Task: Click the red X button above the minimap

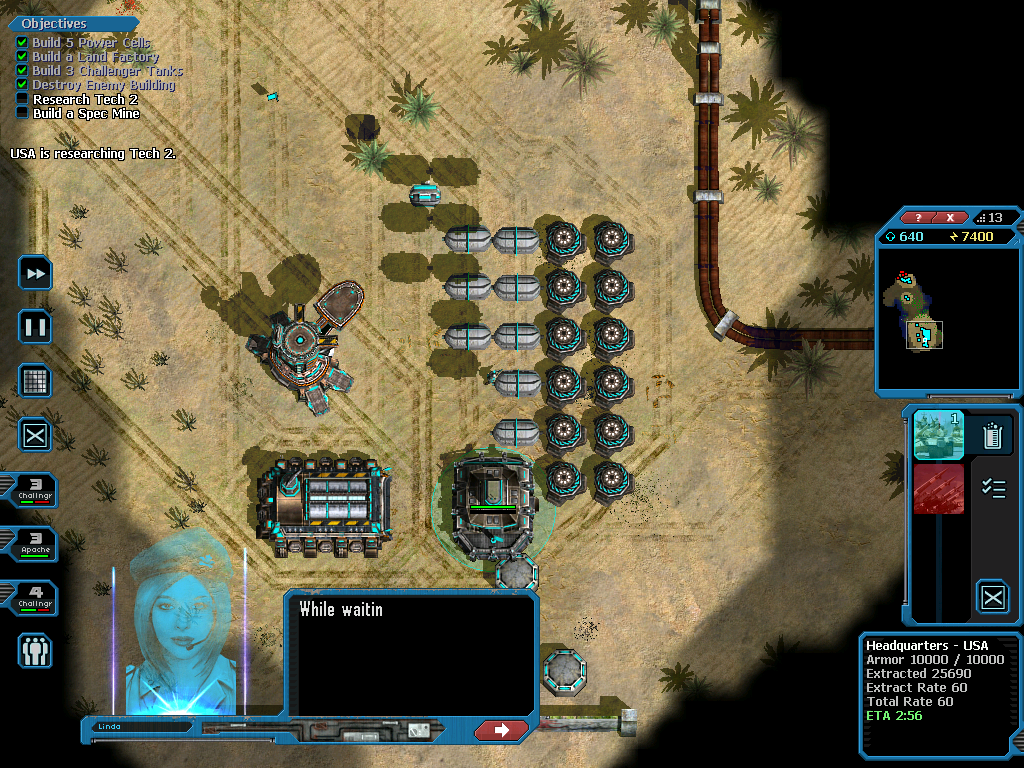Action: tap(950, 218)
